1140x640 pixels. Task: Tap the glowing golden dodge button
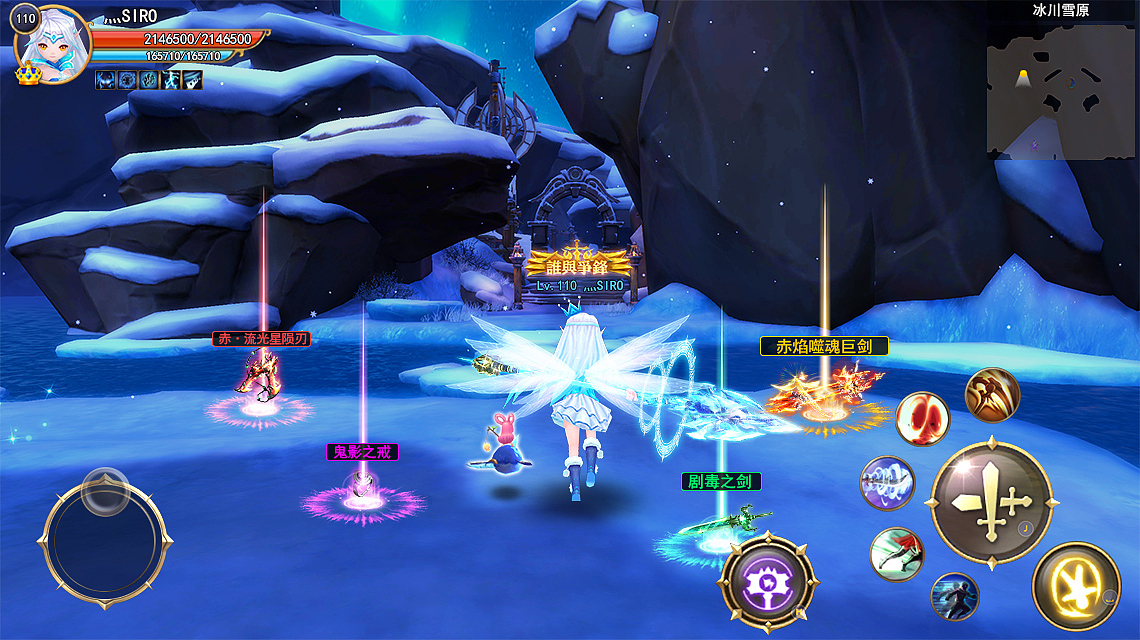[x=1076, y=586]
